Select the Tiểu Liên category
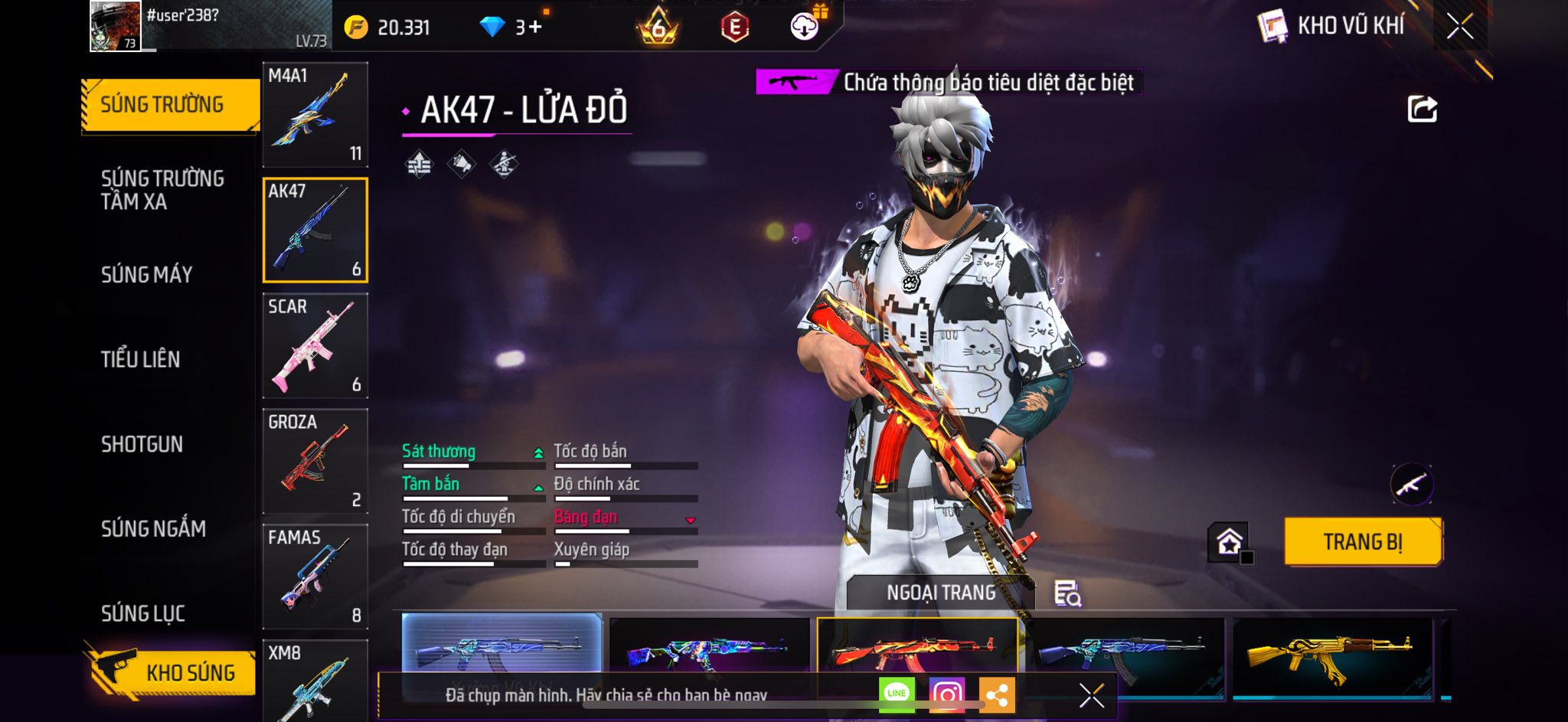The height and width of the screenshot is (722, 1568). point(141,359)
